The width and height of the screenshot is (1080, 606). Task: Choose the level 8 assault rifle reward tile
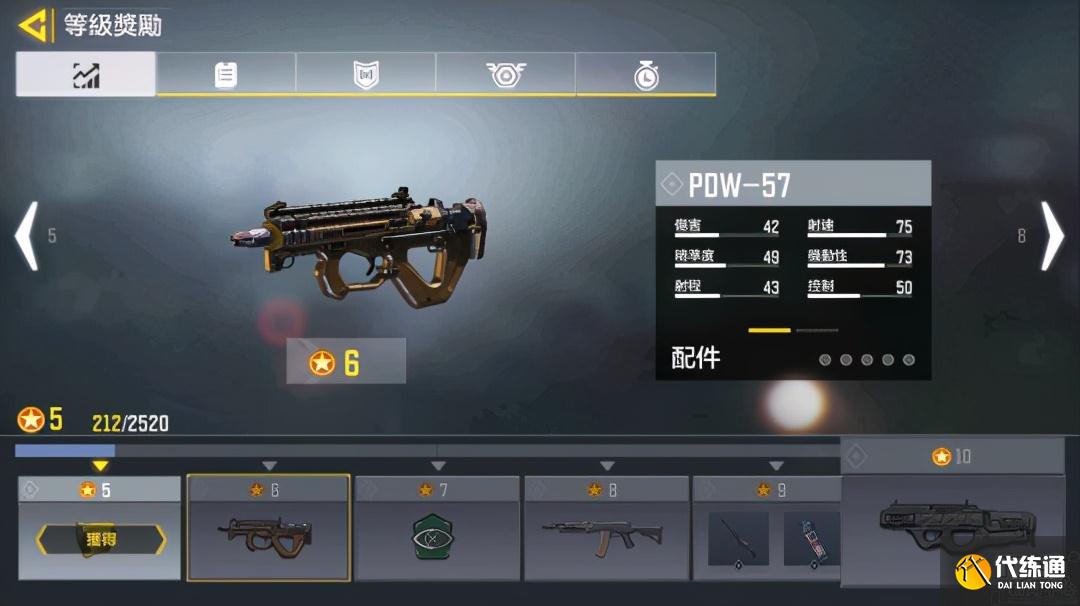[x=607, y=528]
